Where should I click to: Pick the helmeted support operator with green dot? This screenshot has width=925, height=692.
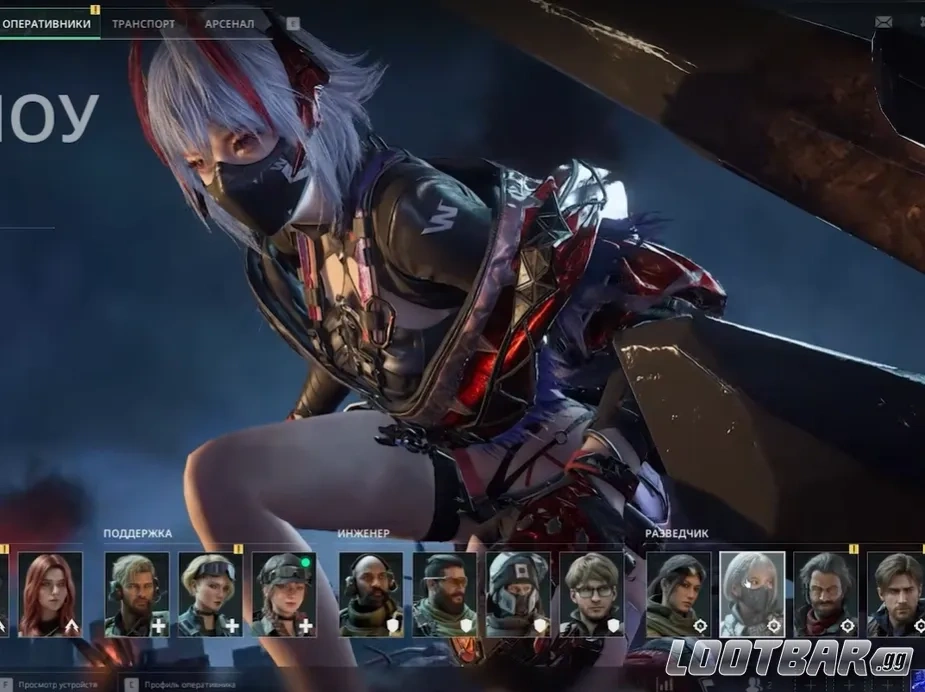pyautogui.click(x=284, y=594)
